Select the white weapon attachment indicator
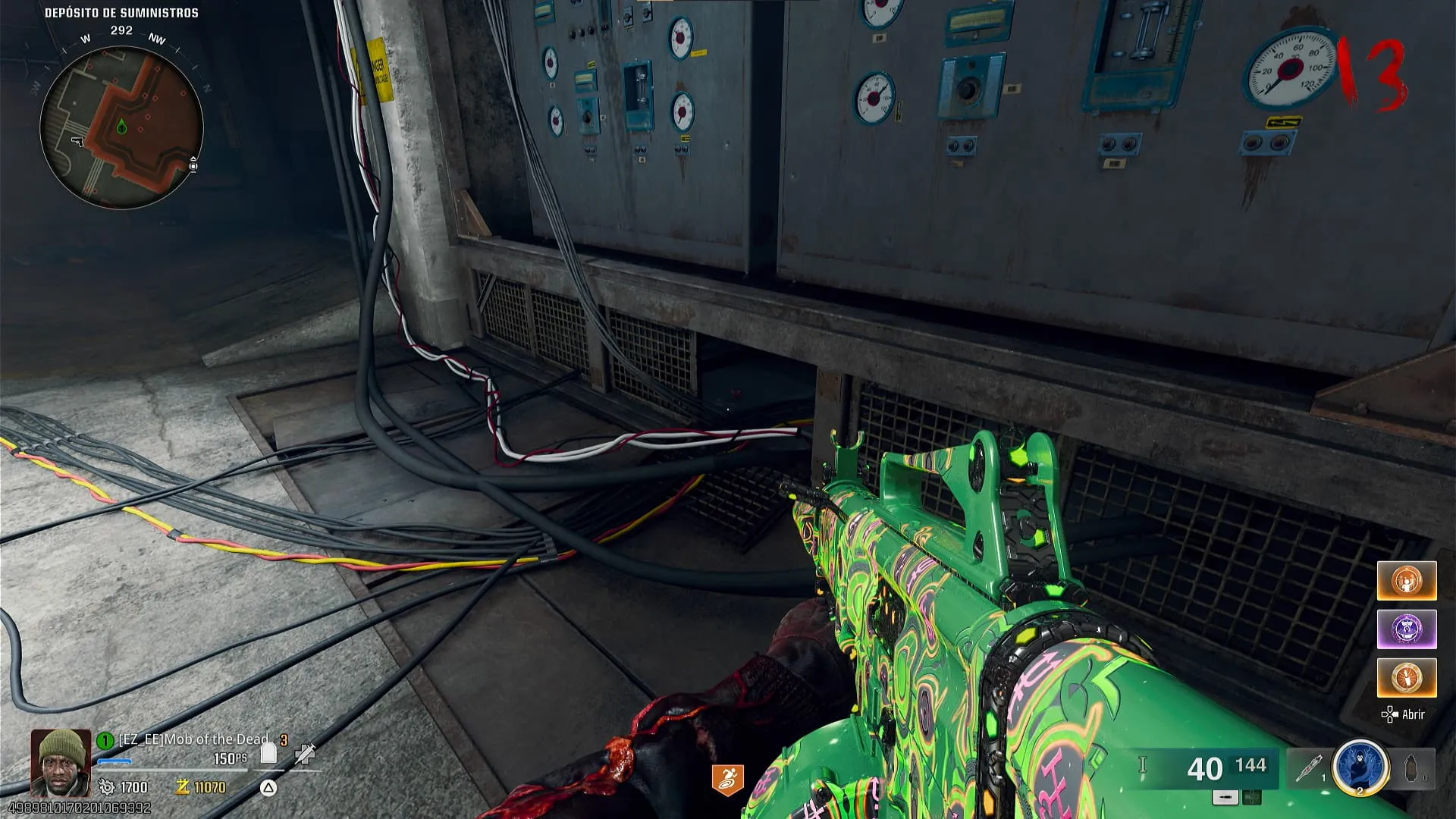The image size is (1456, 819). click(x=1225, y=797)
